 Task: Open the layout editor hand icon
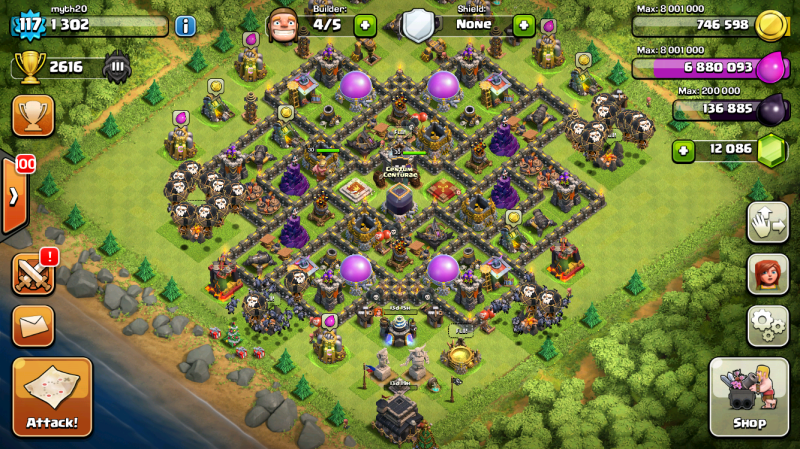tap(768, 222)
